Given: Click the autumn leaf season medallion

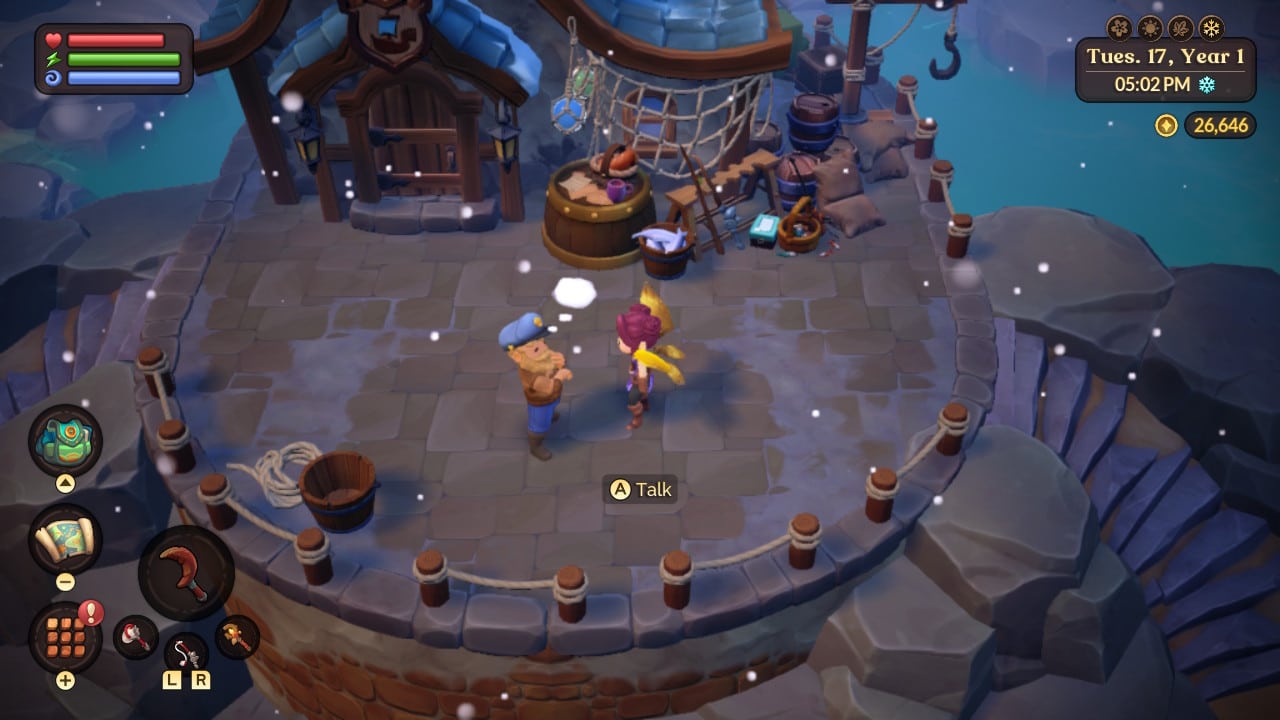Looking at the screenshot, I should click(1179, 28).
